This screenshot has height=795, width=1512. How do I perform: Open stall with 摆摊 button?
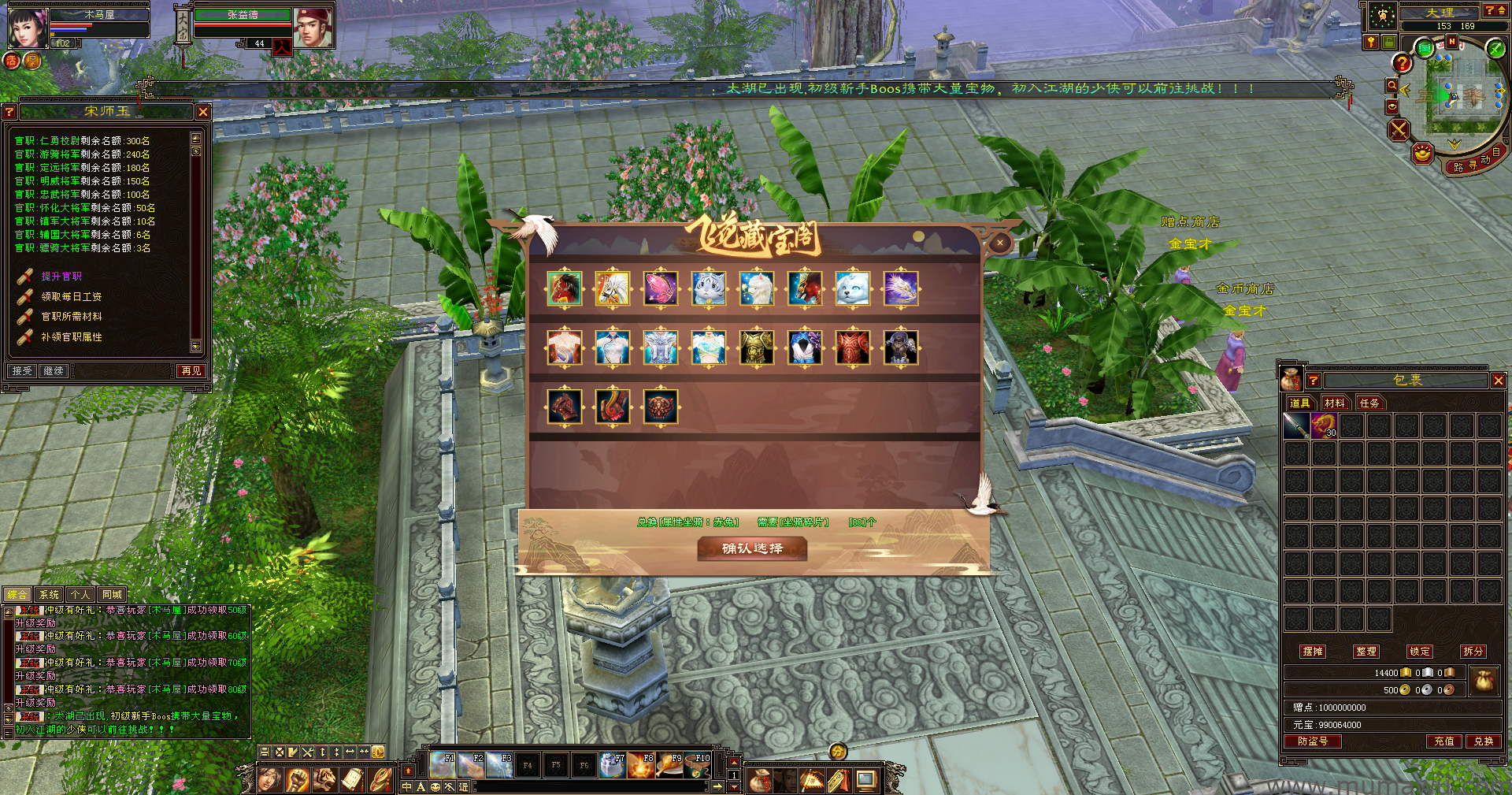(x=1313, y=652)
